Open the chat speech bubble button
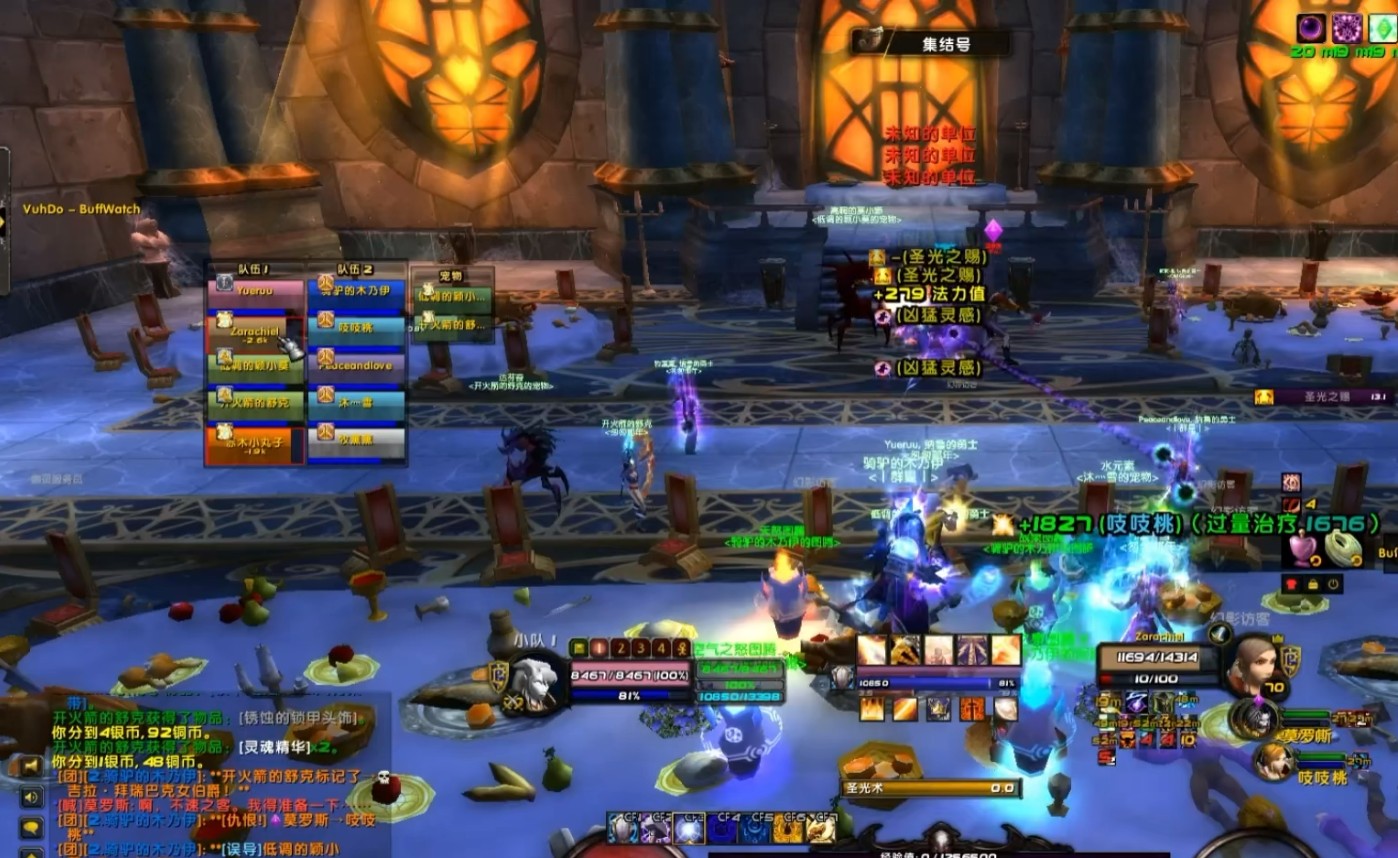 pos(31,828)
